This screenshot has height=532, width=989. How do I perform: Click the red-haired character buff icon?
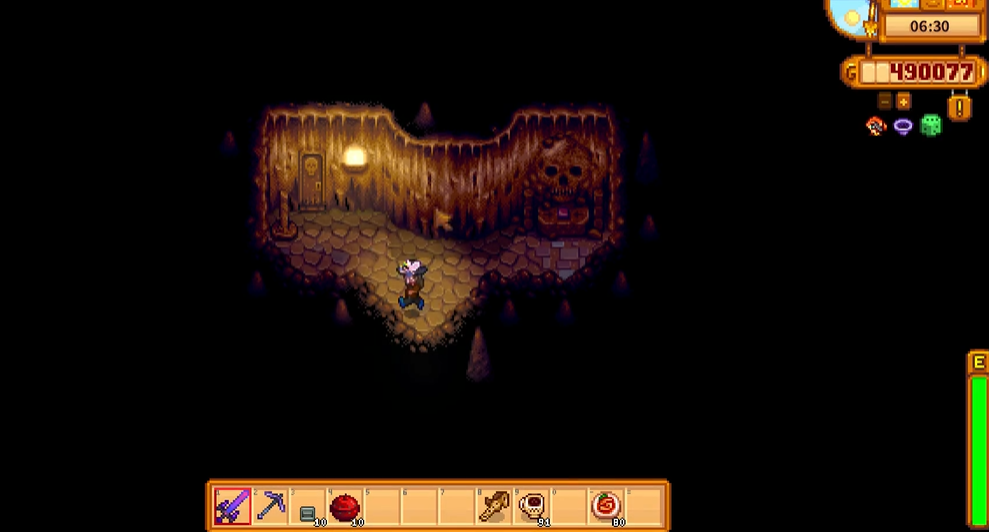[x=876, y=126]
